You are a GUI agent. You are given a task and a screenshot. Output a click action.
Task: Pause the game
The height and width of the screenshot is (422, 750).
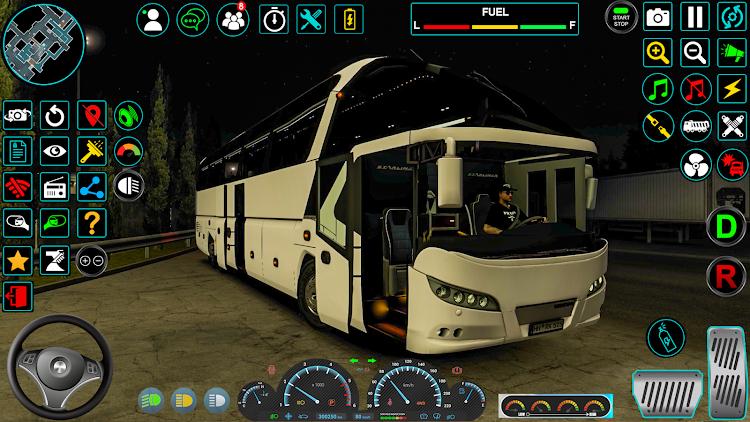coord(695,17)
